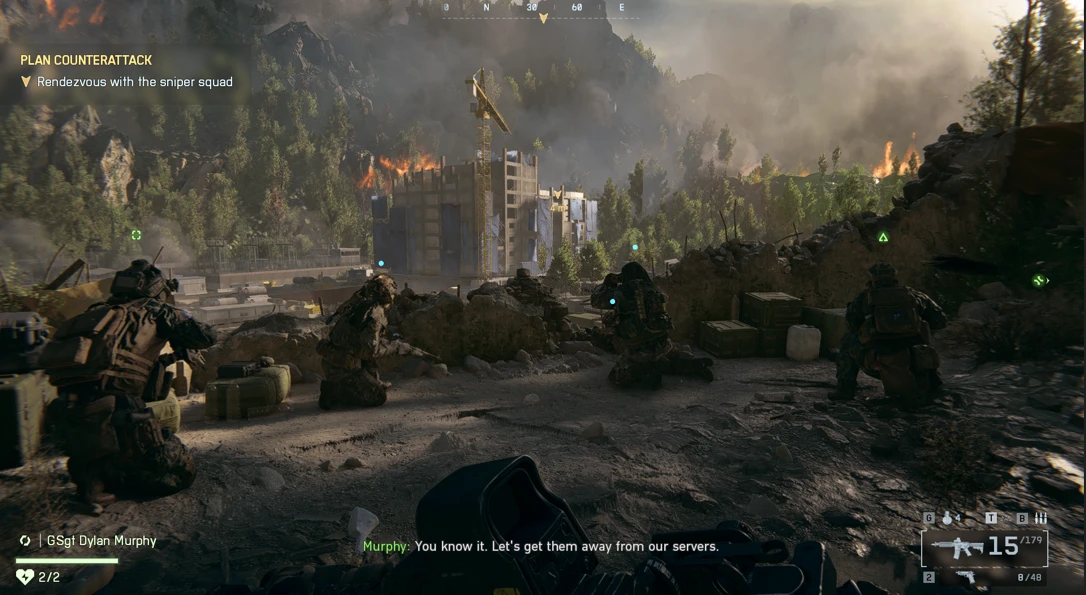
Task: Click the three-bullet ammo icon
Action: click(1040, 518)
